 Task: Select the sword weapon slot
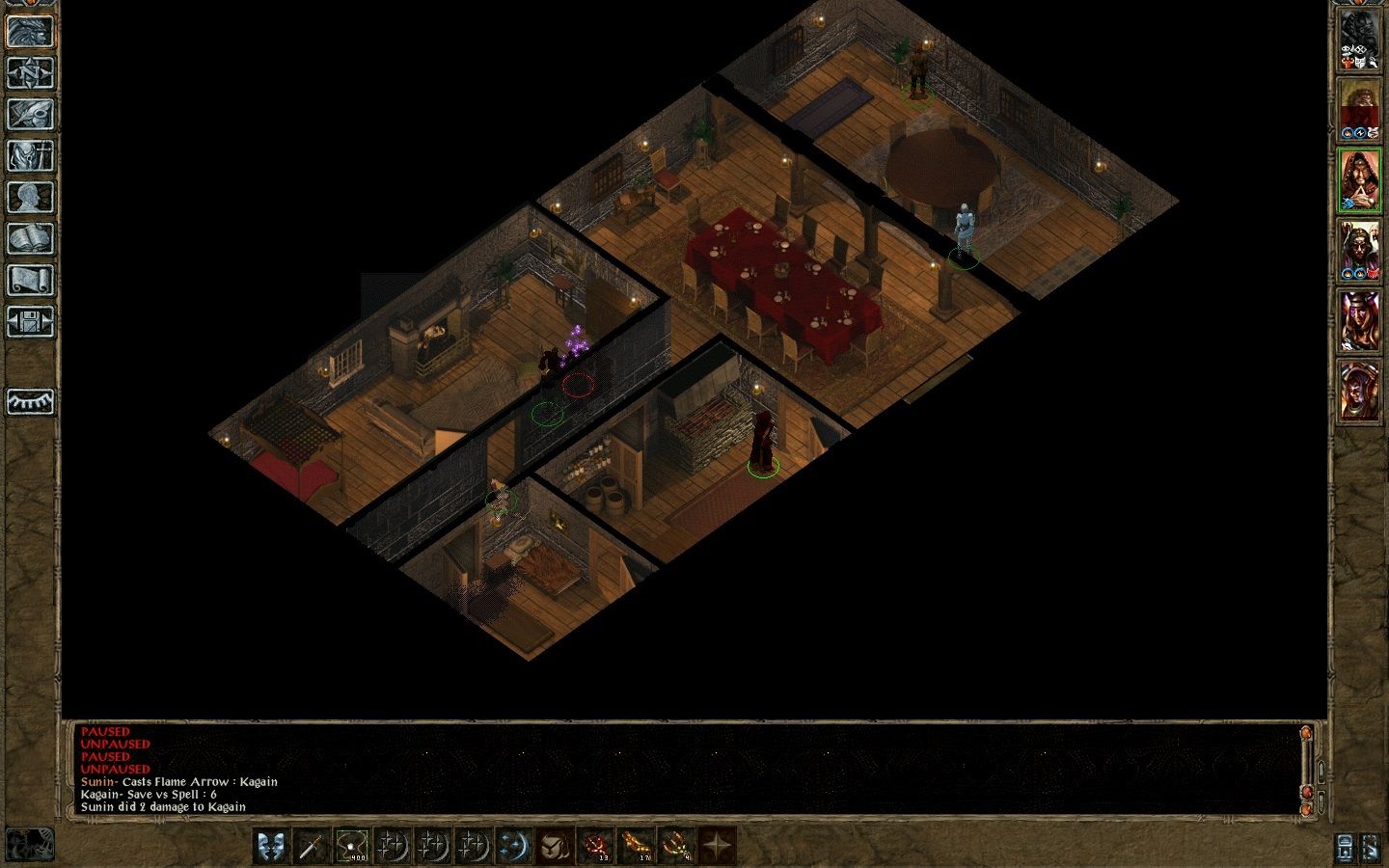pyautogui.click(x=312, y=847)
